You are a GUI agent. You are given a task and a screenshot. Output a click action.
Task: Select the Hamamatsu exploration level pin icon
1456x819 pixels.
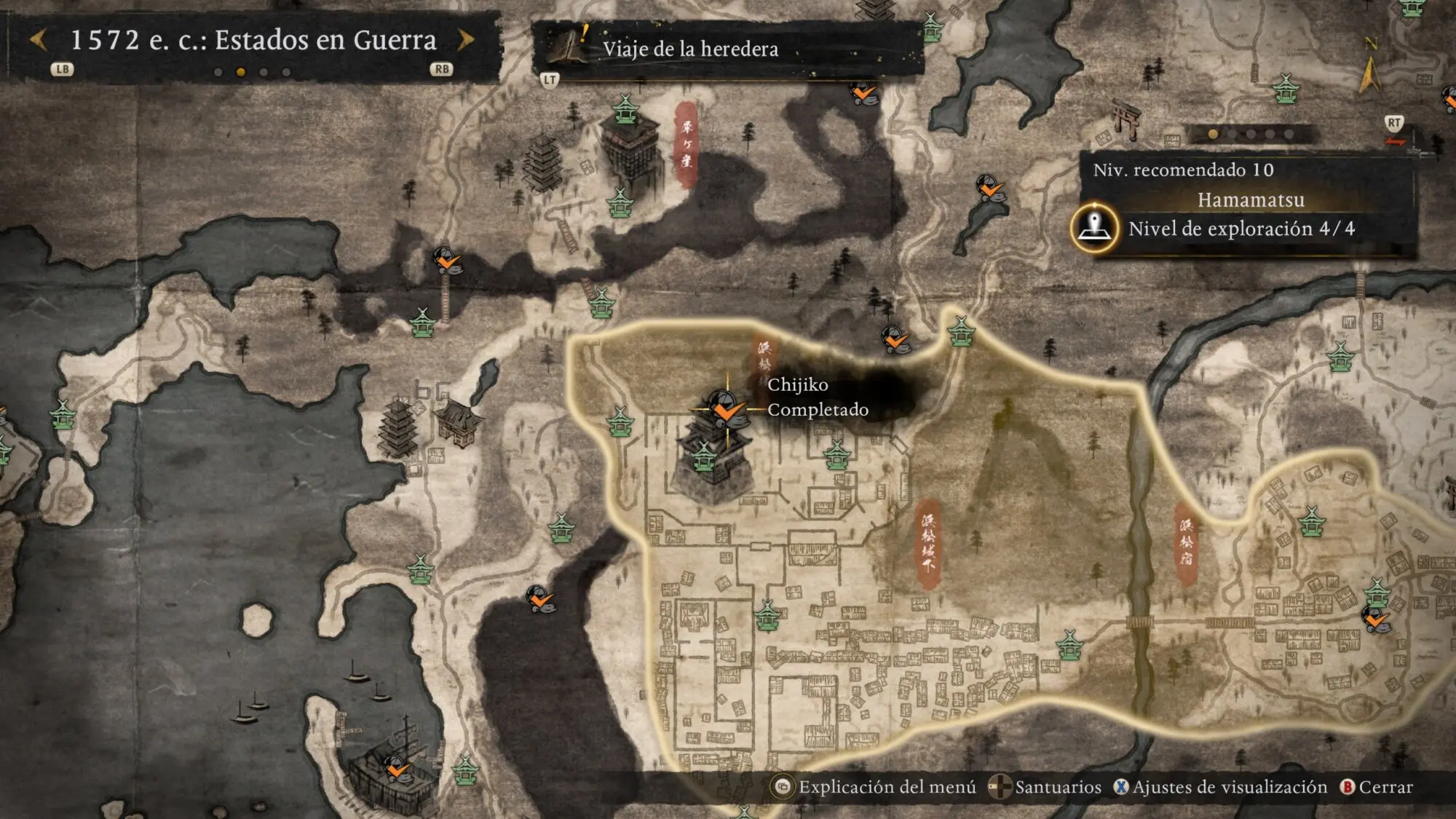1094,228
